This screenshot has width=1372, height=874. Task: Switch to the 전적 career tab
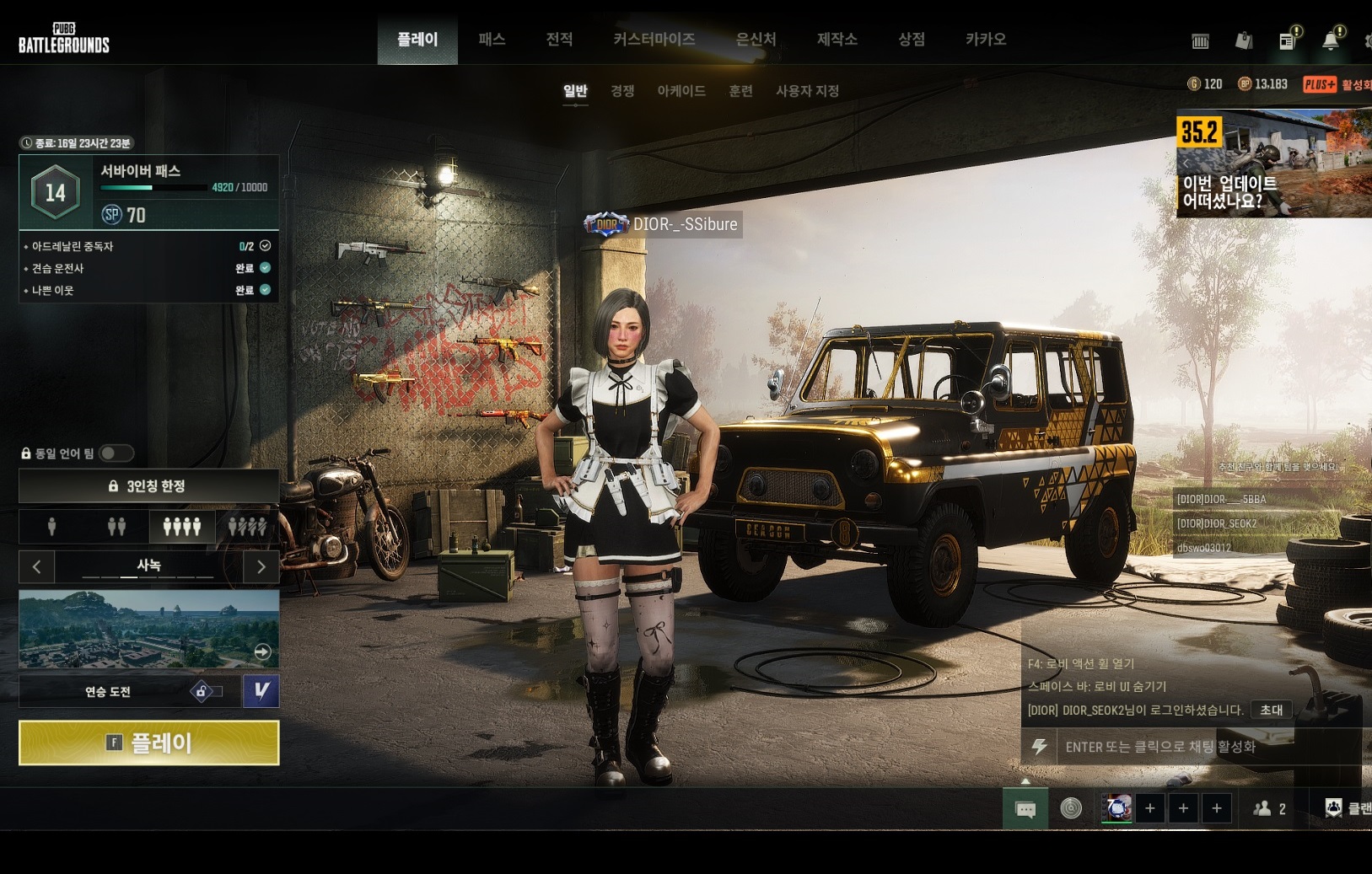[559, 40]
